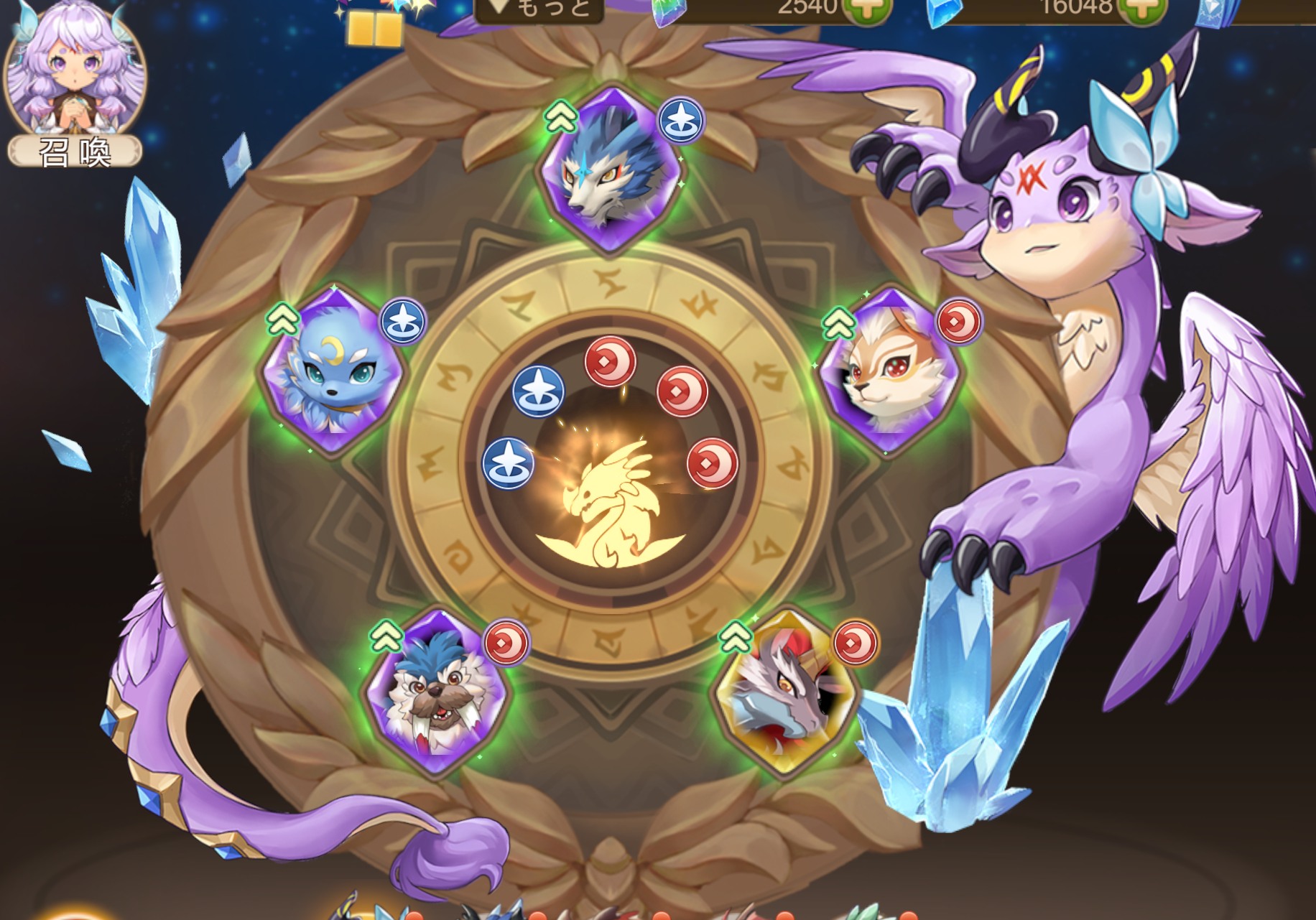Image resolution: width=1316 pixels, height=920 pixels.
Task: Tap the upgrade arrow on blue wolf
Action: (560, 116)
